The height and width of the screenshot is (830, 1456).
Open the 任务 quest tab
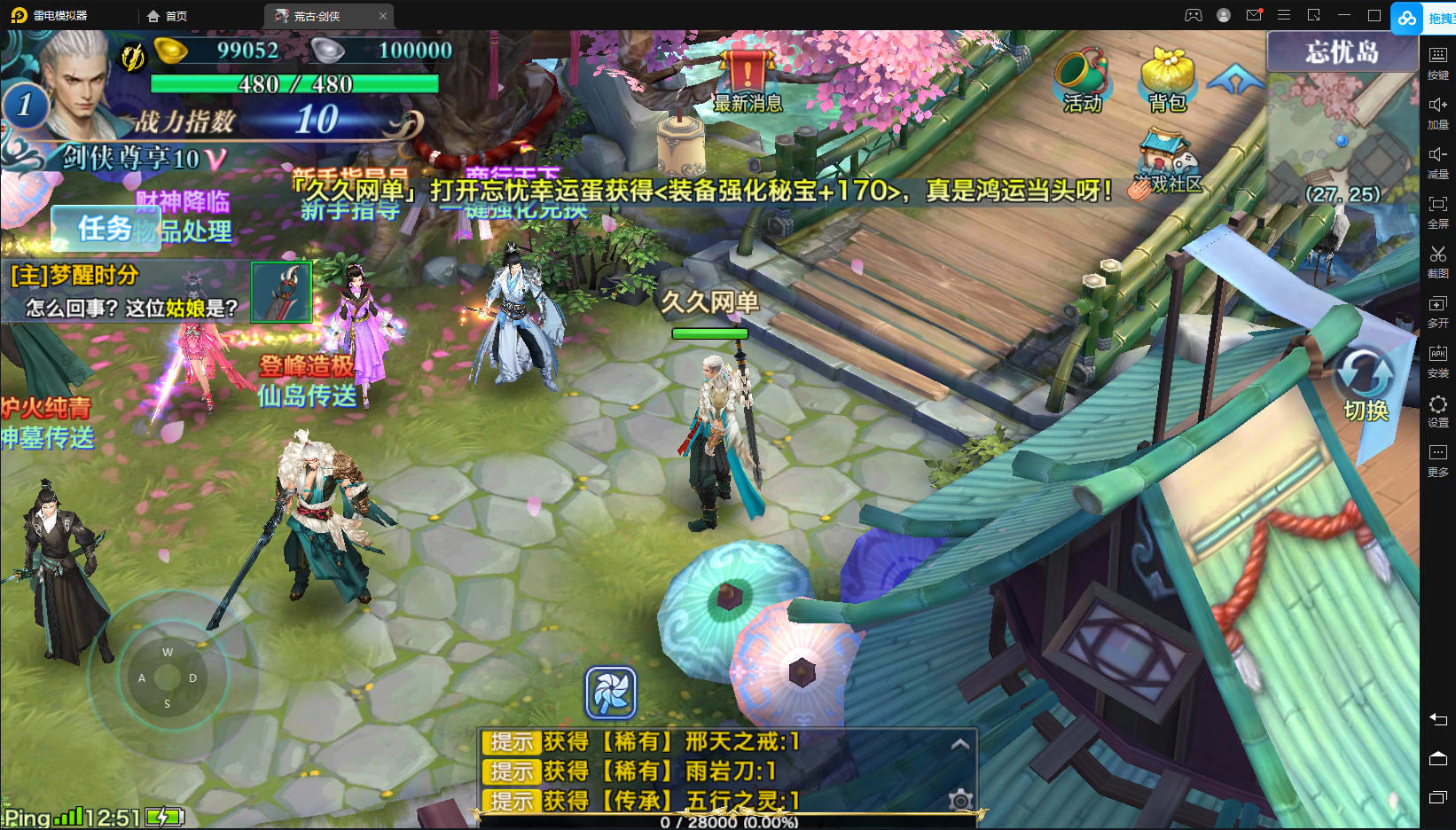pos(105,229)
